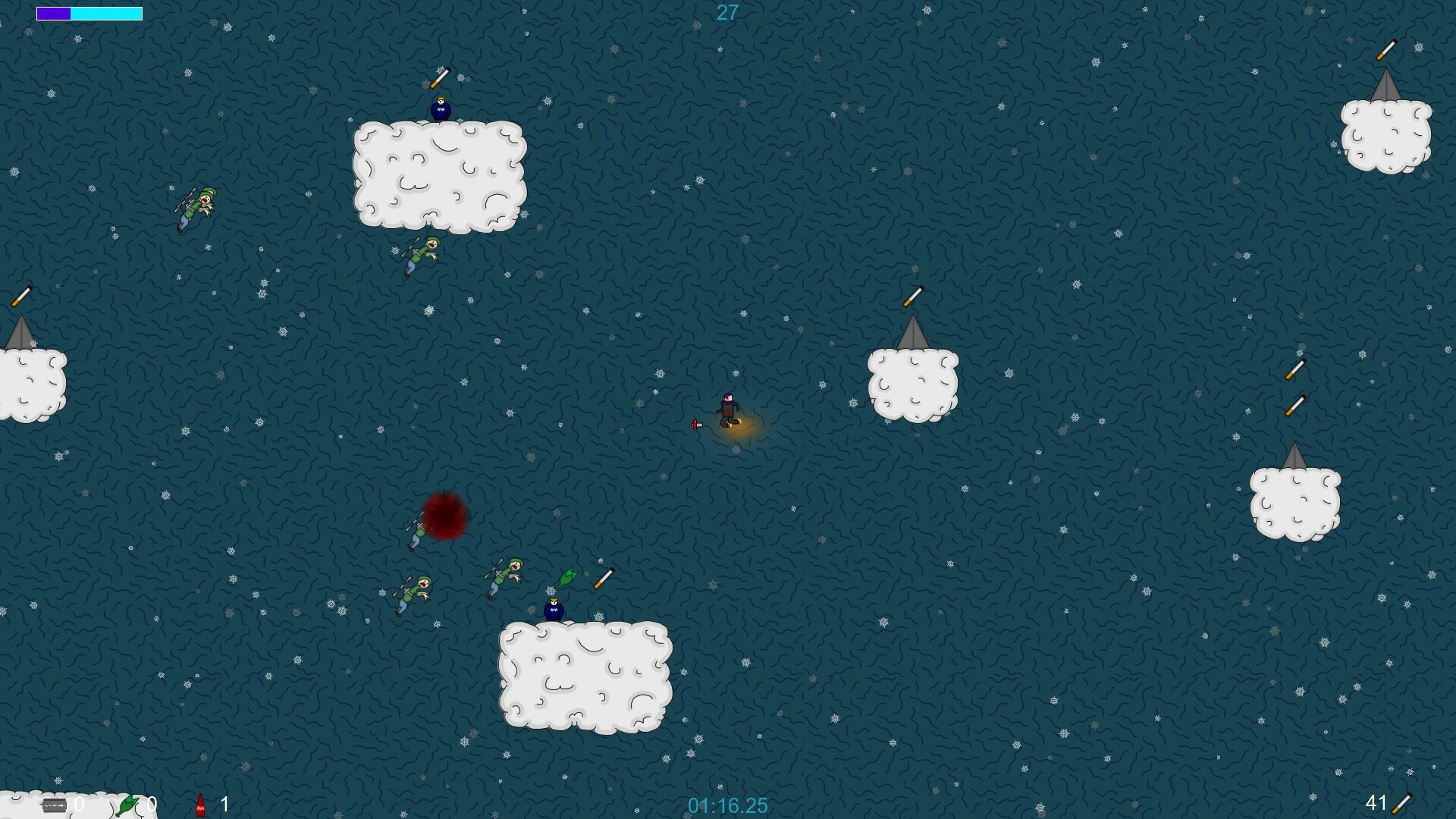Viewport: 1456px width, 819px height.
Task: Select the mushroom item beside the player
Action: click(695, 425)
